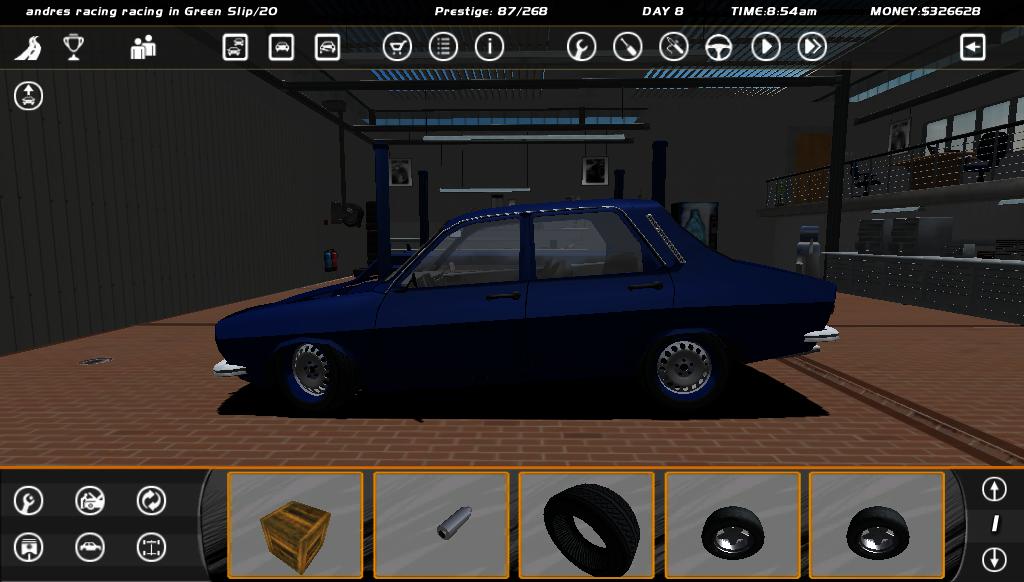Show the list icon menu
Image resolution: width=1024 pixels, height=582 pixels.
[x=443, y=47]
